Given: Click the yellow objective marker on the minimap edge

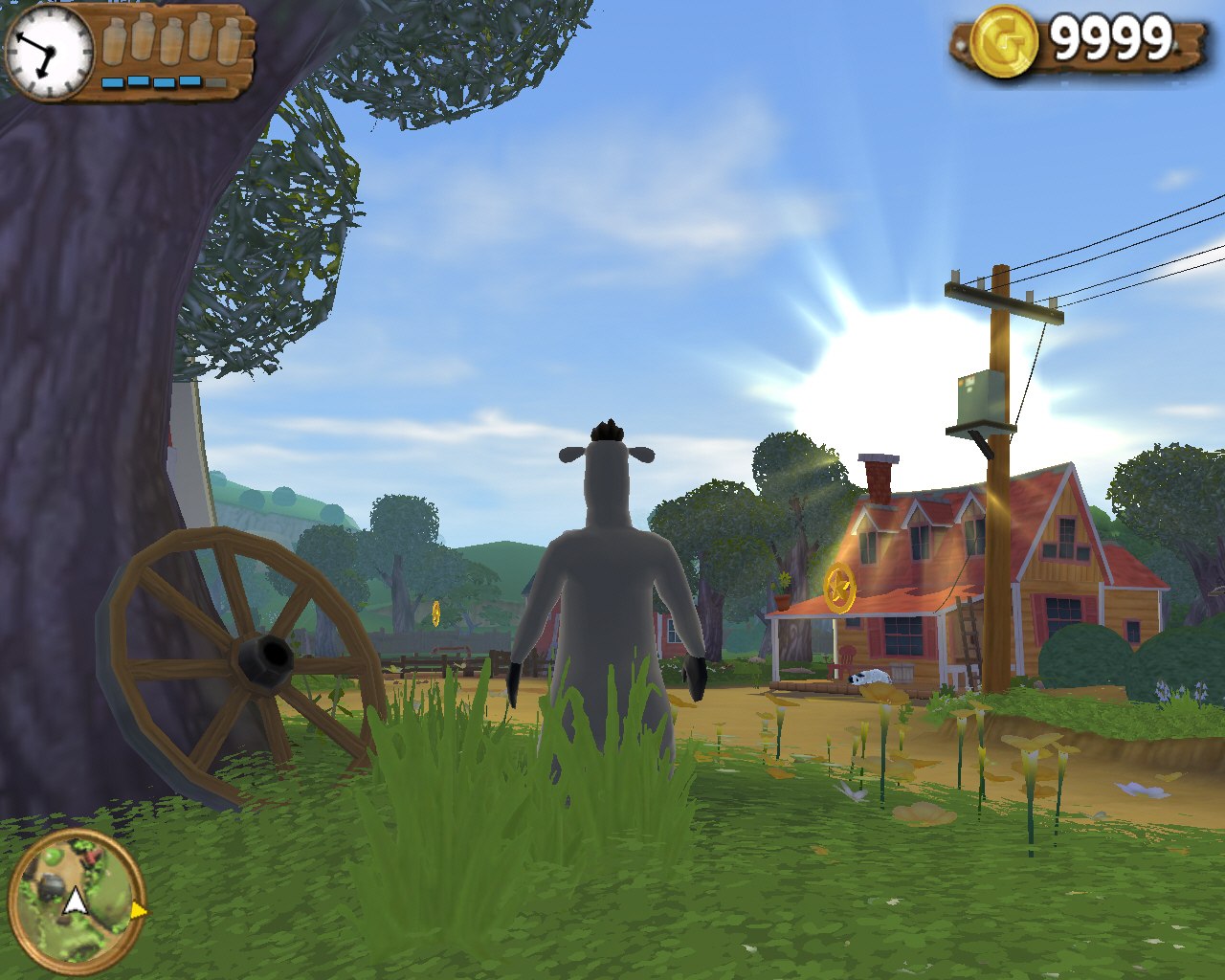Looking at the screenshot, I should click(x=141, y=910).
